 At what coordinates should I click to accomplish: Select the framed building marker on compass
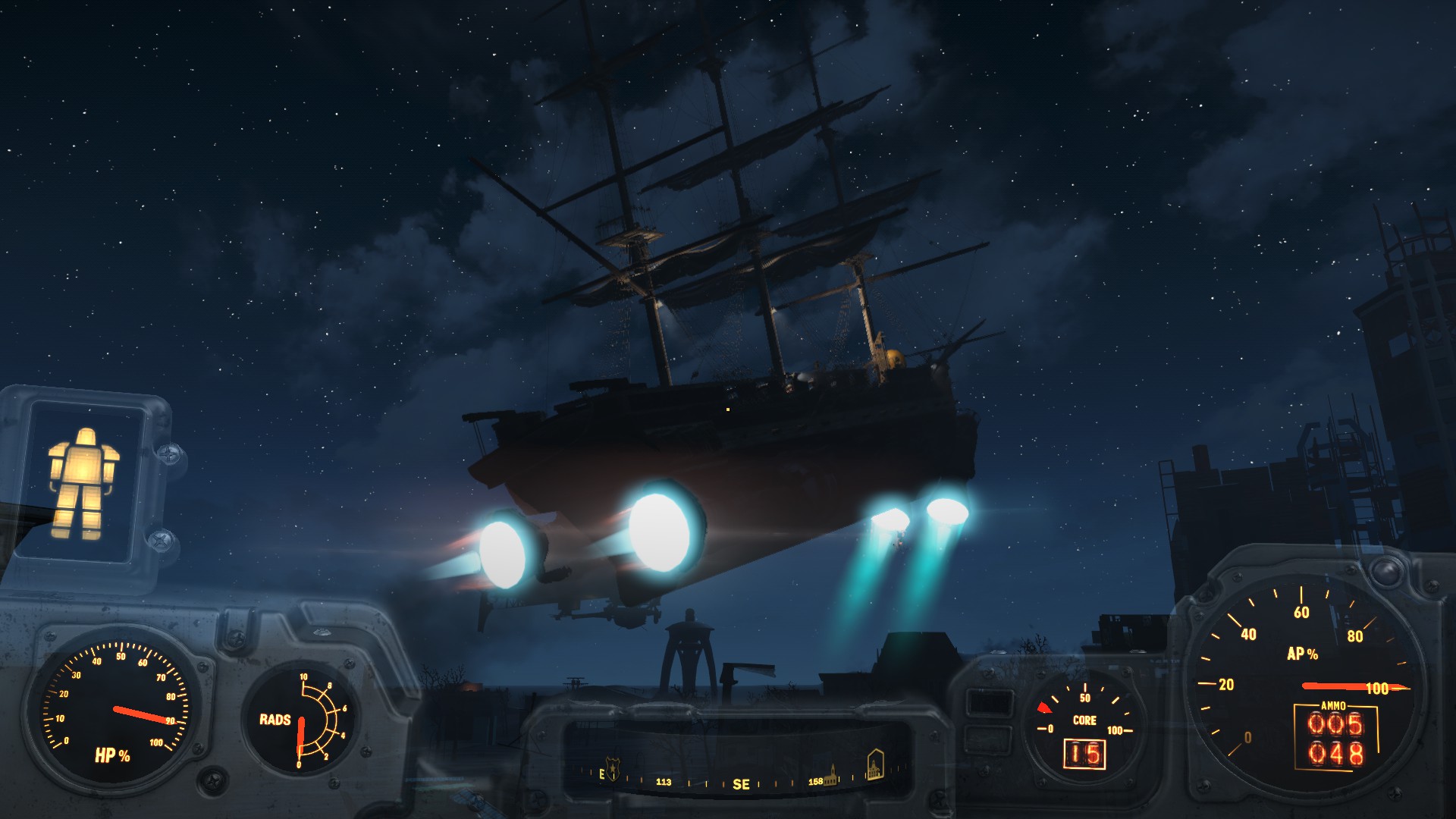tap(874, 764)
